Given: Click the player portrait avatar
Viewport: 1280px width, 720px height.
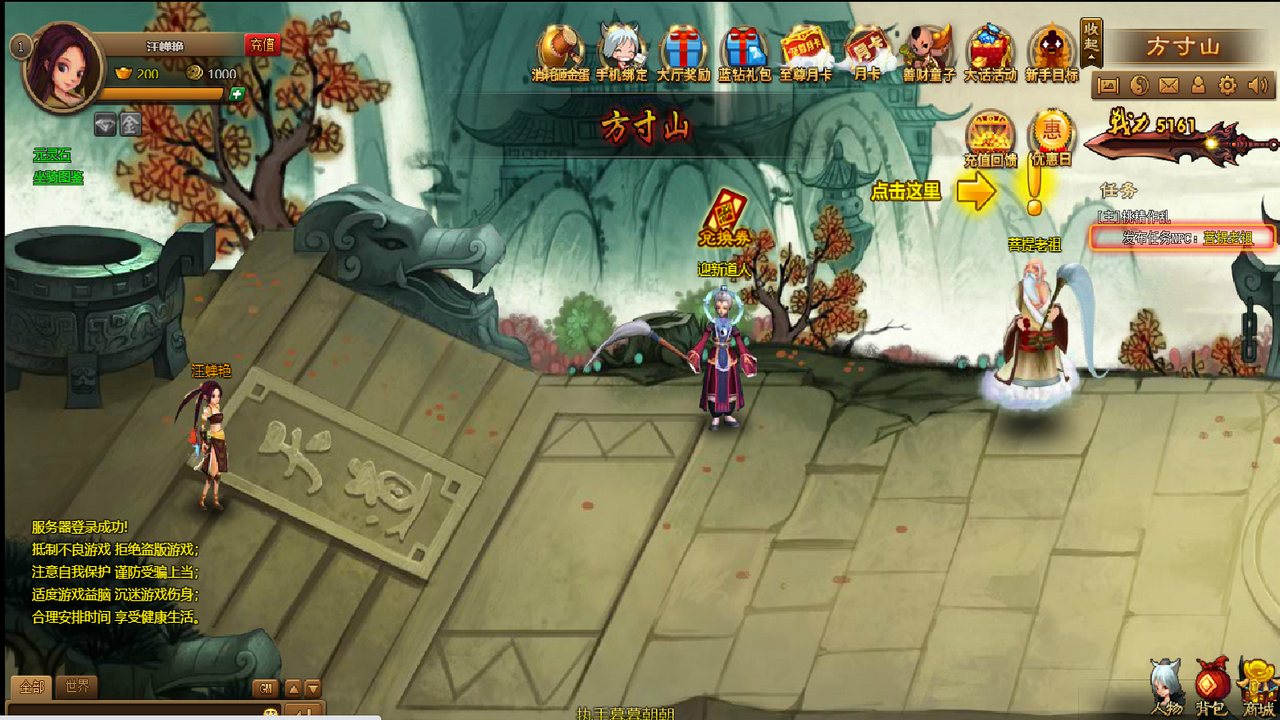Looking at the screenshot, I should pyautogui.click(x=62, y=68).
